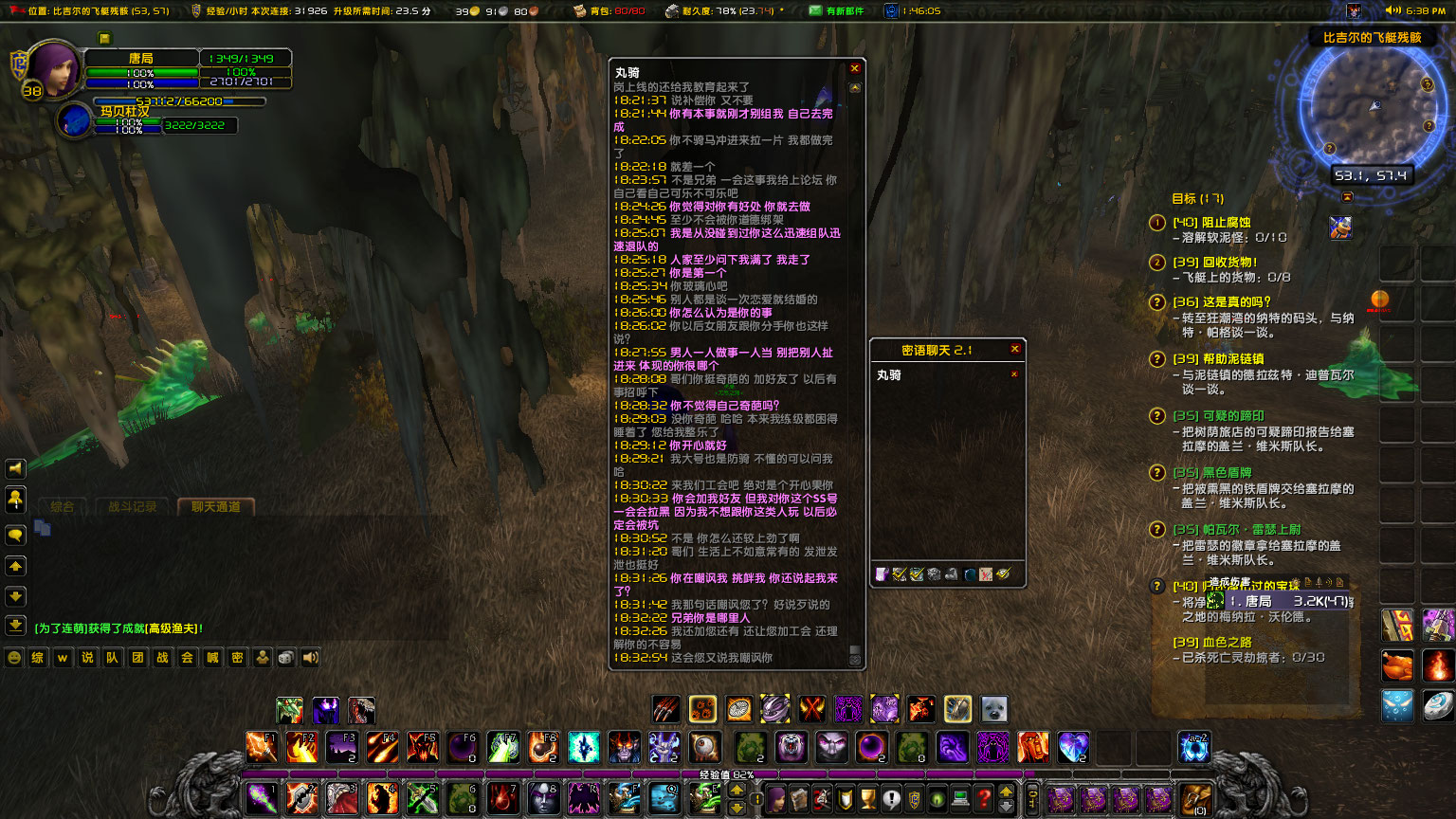Click the dice icon to roll
This screenshot has height=819, width=1456.
tap(285, 657)
